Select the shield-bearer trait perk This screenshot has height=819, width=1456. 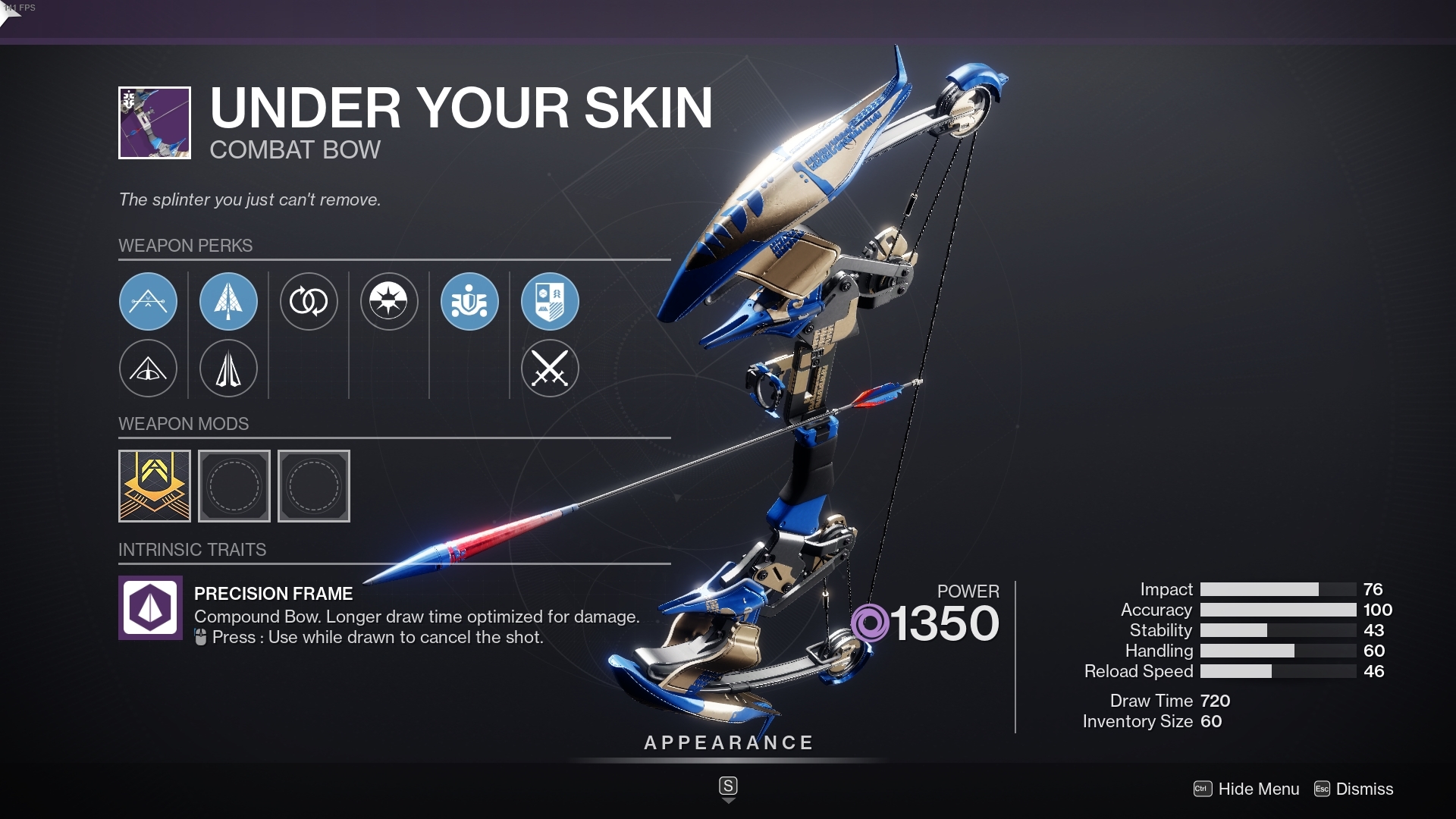pos(469,301)
